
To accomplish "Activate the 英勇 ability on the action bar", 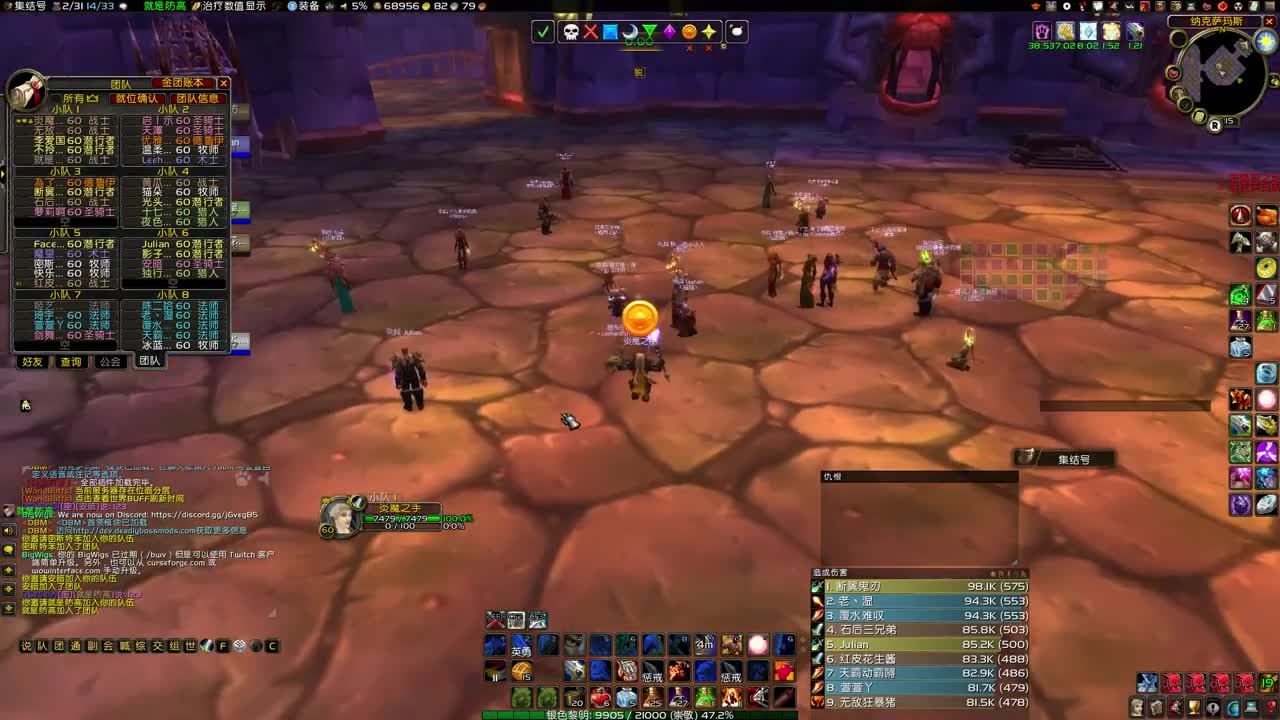I will (x=522, y=645).
